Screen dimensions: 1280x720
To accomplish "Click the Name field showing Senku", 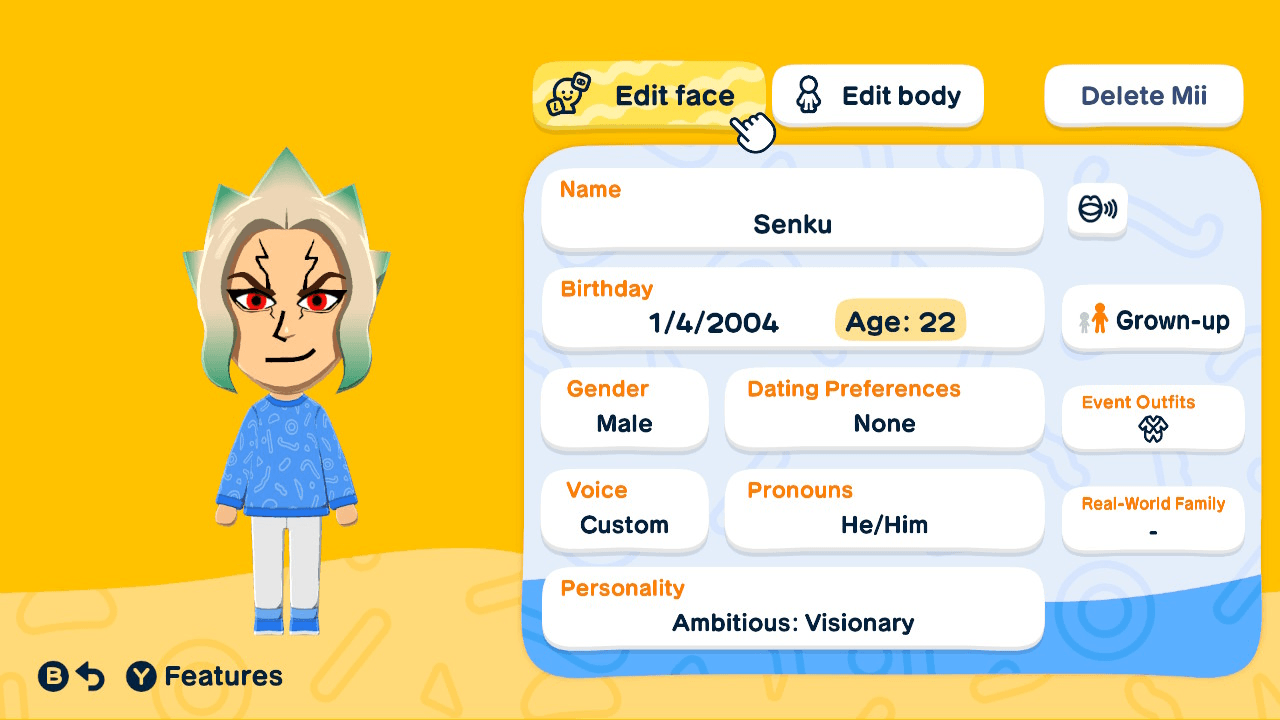I will (792, 207).
